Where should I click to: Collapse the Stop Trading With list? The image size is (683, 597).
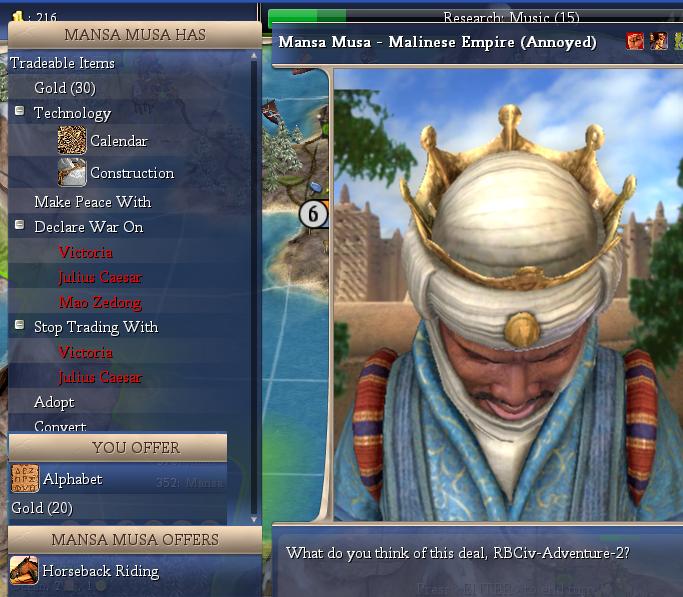(x=19, y=326)
